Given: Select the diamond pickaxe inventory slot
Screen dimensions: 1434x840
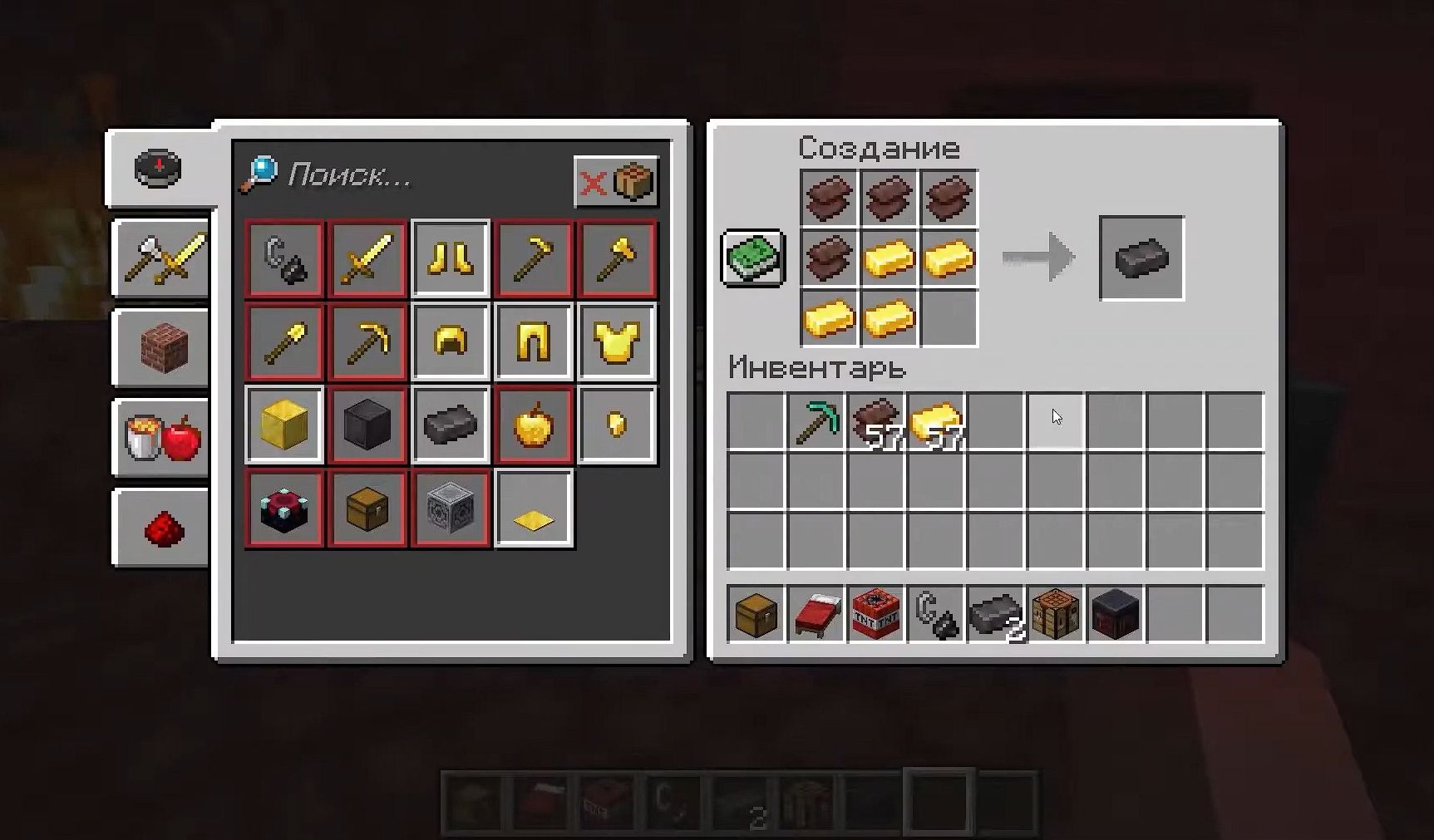Looking at the screenshot, I should tap(816, 421).
